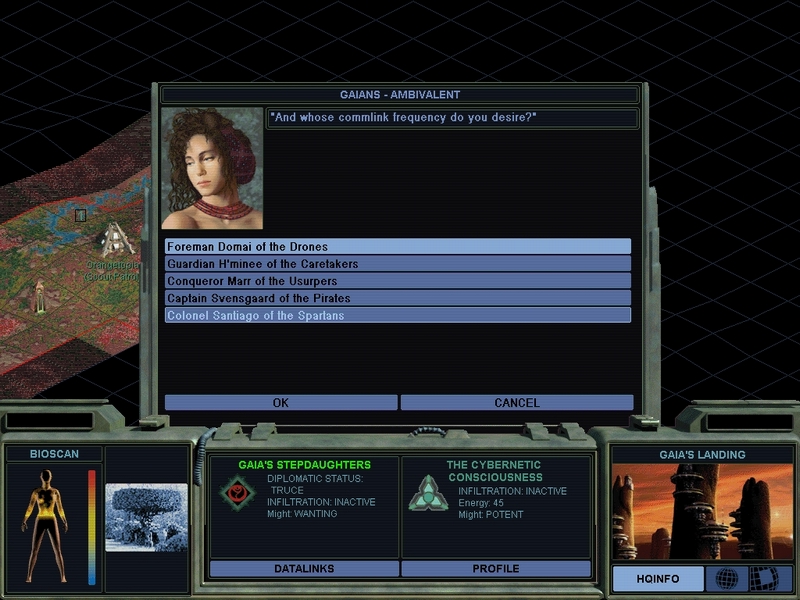
Task: Switch to the globe view icon
Action: [x=726, y=579]
